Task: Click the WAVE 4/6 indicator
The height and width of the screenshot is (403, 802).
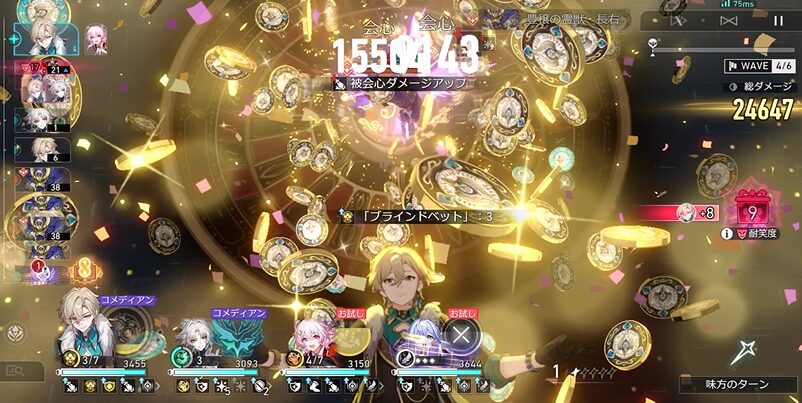Action: tap(760, 66)
